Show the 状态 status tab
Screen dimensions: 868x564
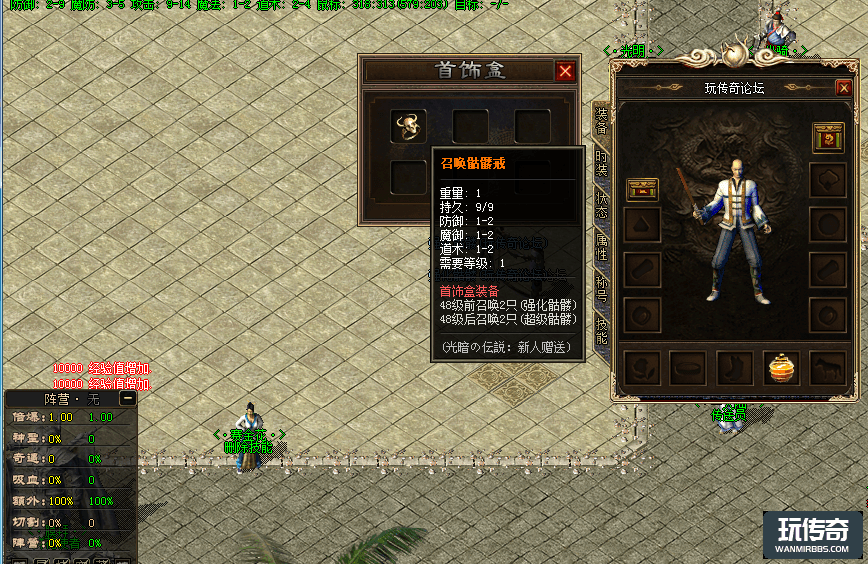pyautogui.click(x=601, y=203)
